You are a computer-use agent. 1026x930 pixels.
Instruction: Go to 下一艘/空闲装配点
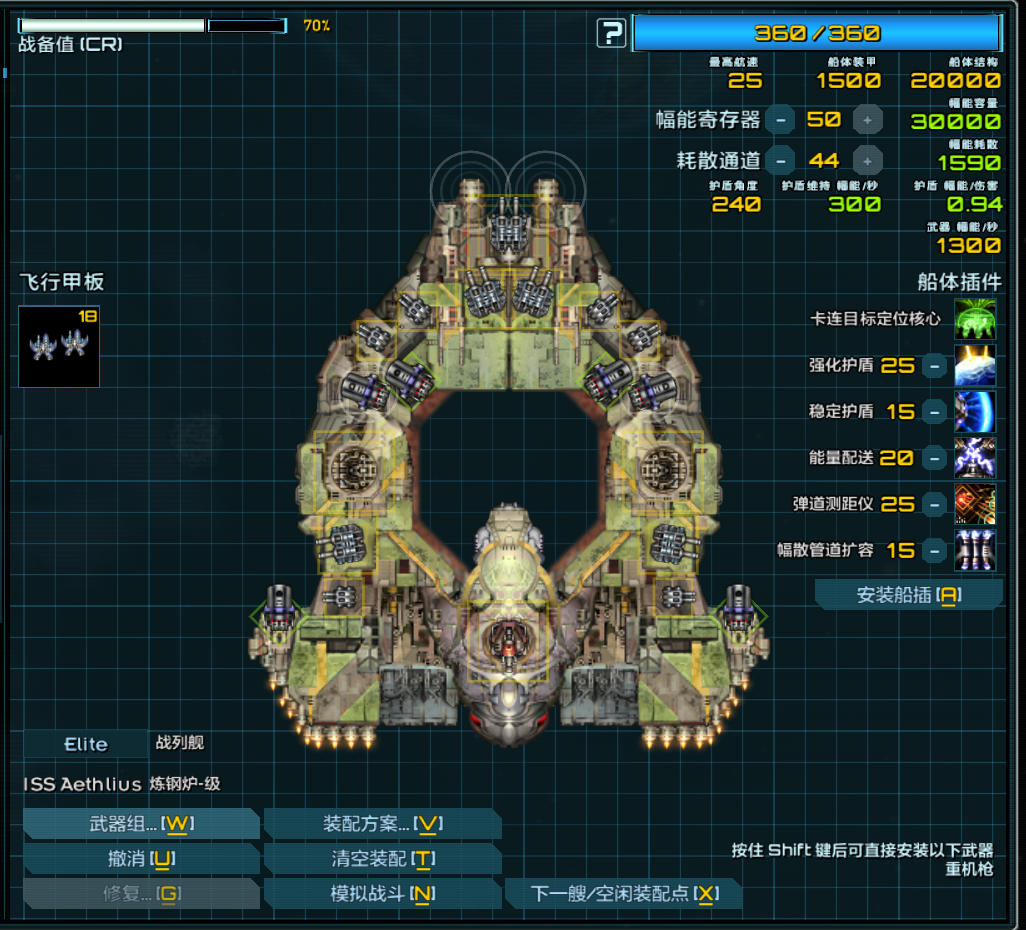pyautogui.click(x=623, y=894)
